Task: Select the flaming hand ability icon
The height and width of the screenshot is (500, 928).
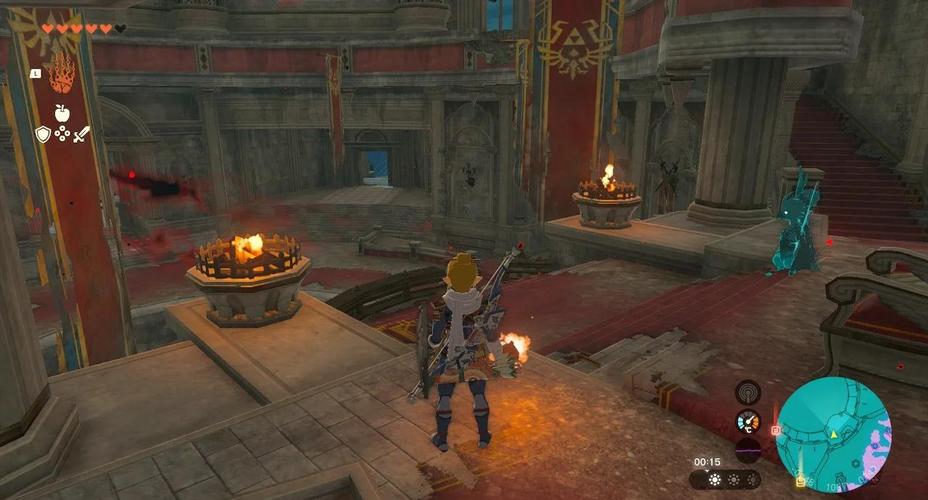Action: point(61,73)
